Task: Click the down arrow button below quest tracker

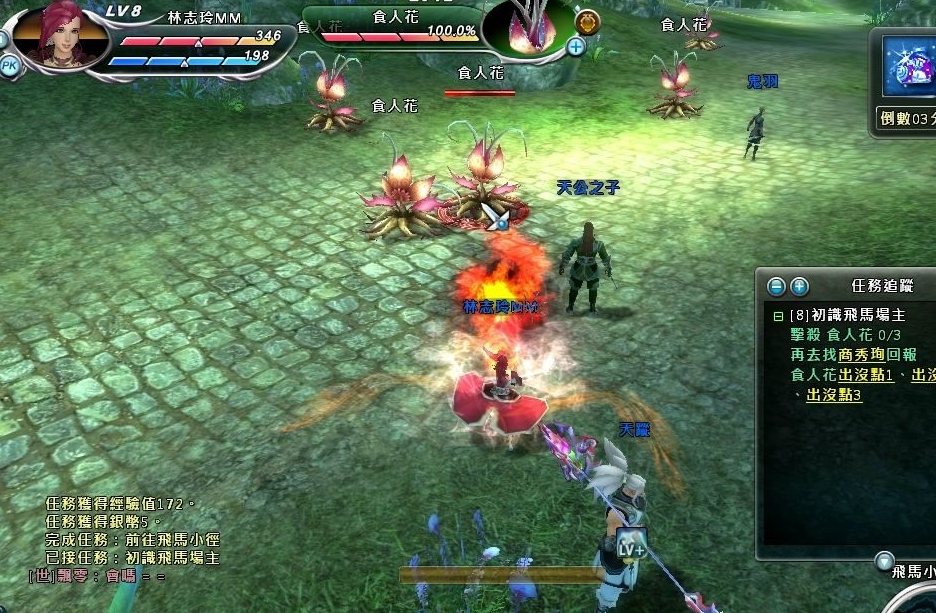Action: coord(883,560)
